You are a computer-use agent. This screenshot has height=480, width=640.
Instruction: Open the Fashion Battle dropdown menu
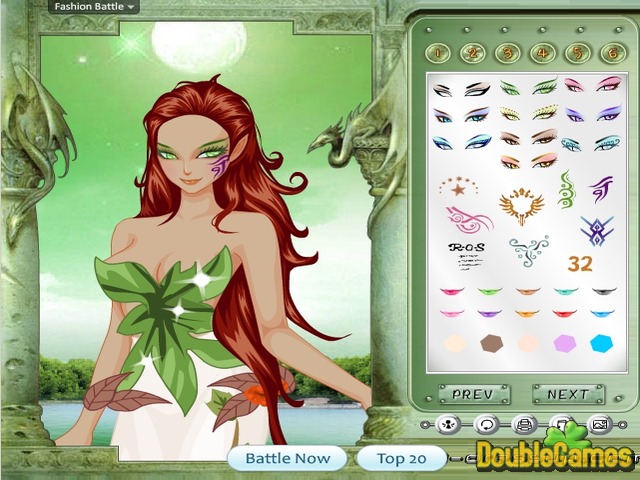click(94, 6)
